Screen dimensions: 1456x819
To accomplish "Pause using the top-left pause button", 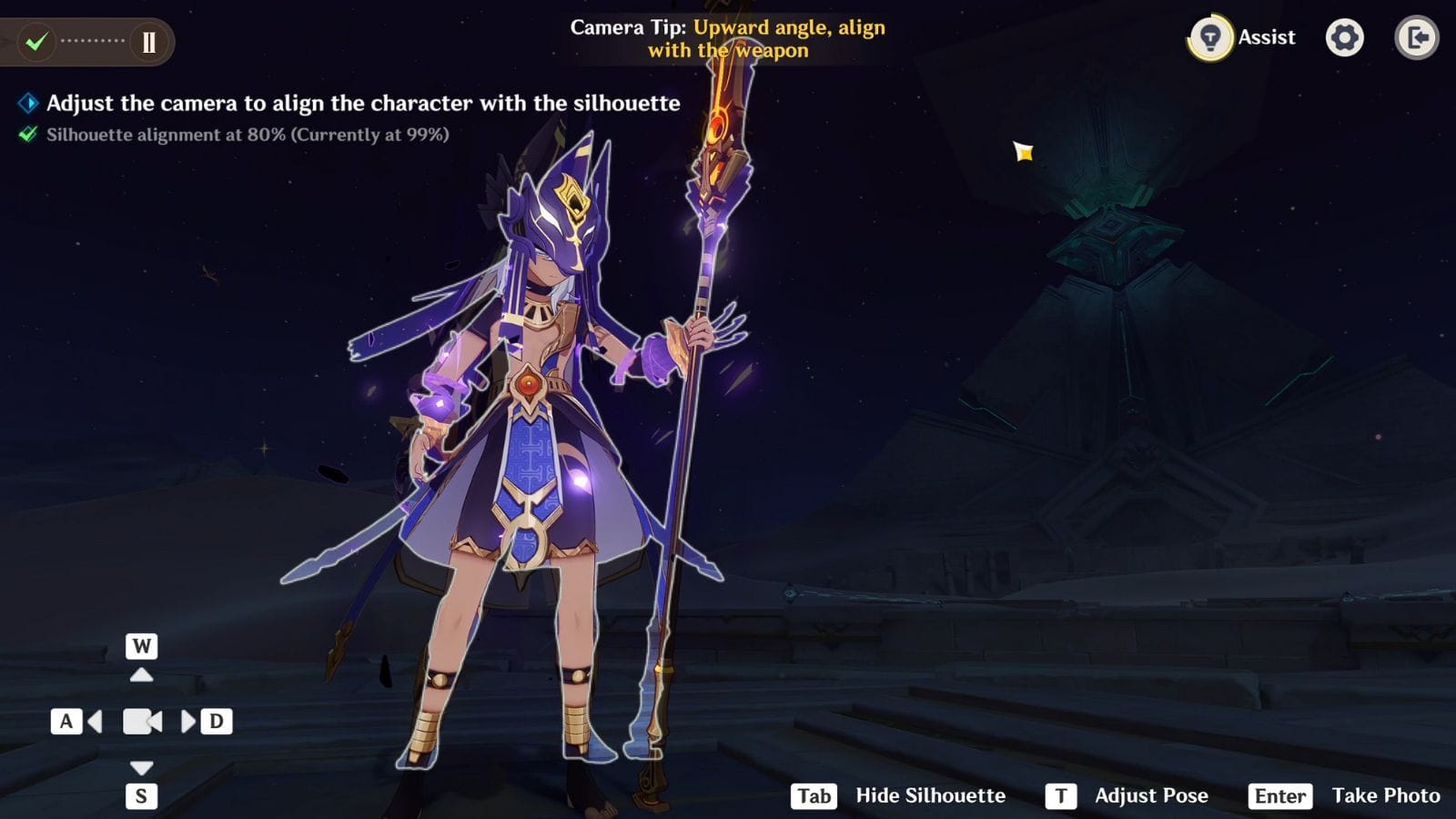I will tap(148, 42).
